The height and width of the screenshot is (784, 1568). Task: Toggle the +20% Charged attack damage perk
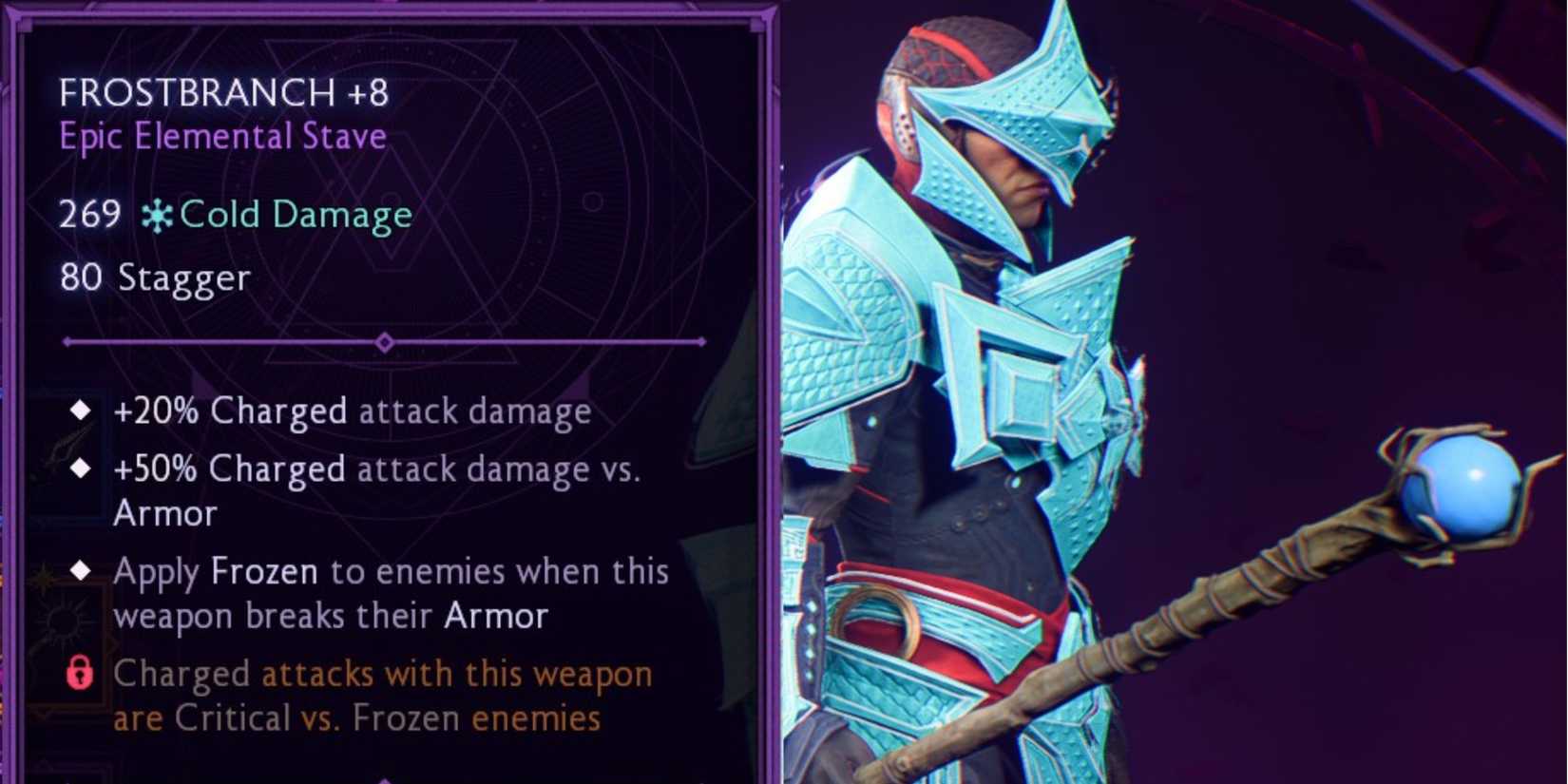pyautogui.click(x=352, y=410)
